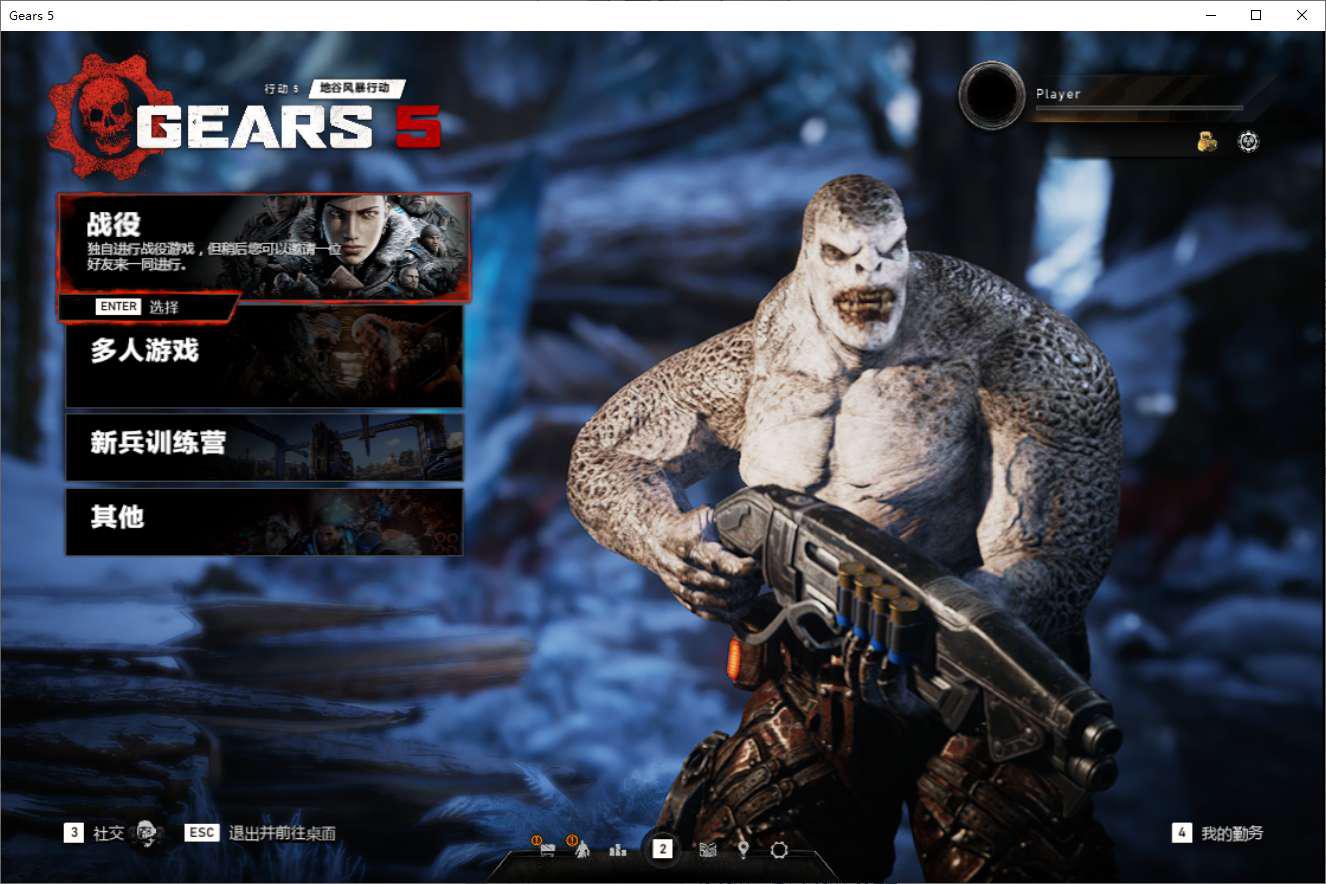The height and width of the screenshot is (884, 1326).
Task: Open settings via the gear icon
Action: click(779, 850)
